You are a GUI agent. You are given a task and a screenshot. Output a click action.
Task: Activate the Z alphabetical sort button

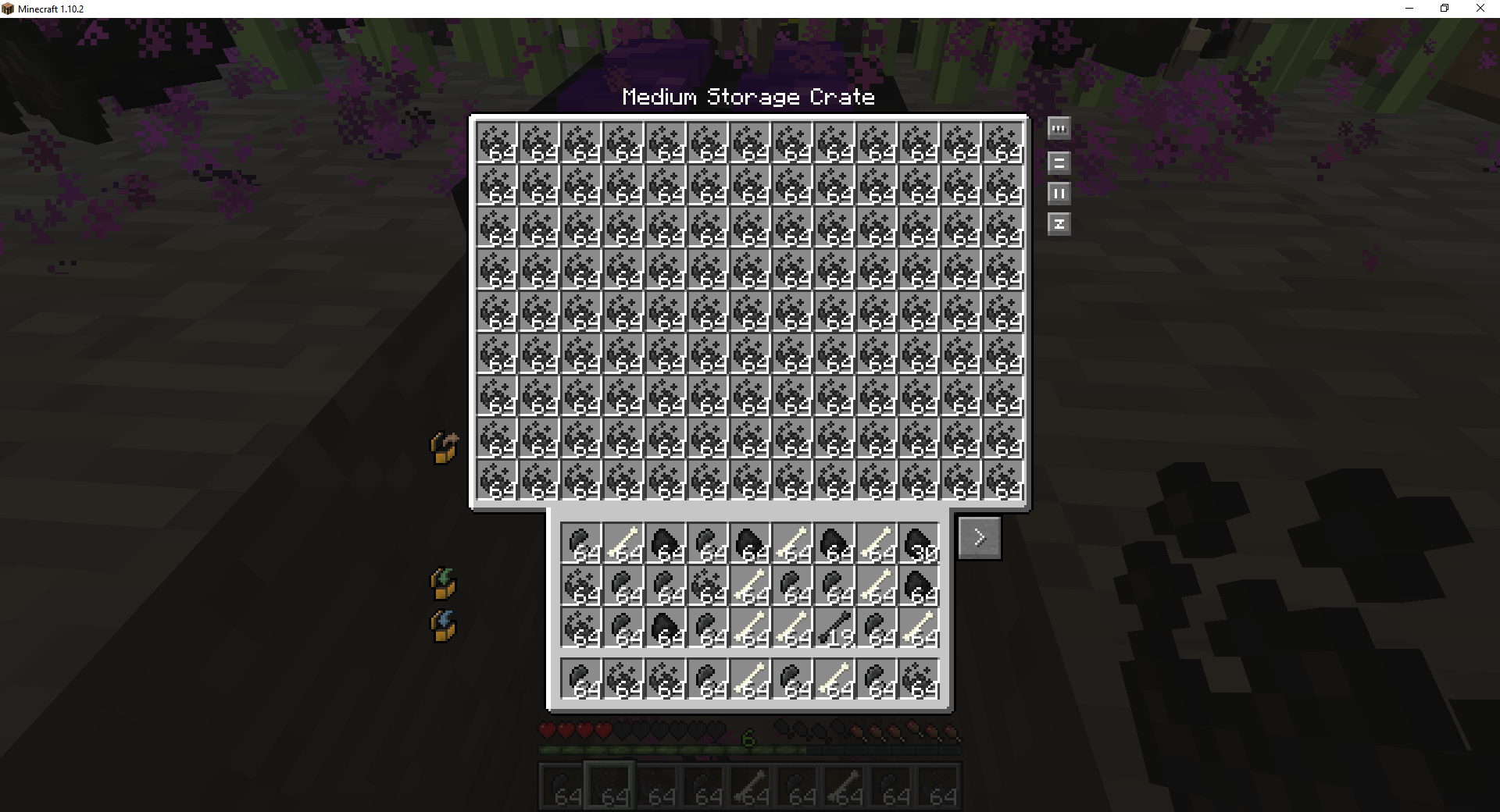1059,224
